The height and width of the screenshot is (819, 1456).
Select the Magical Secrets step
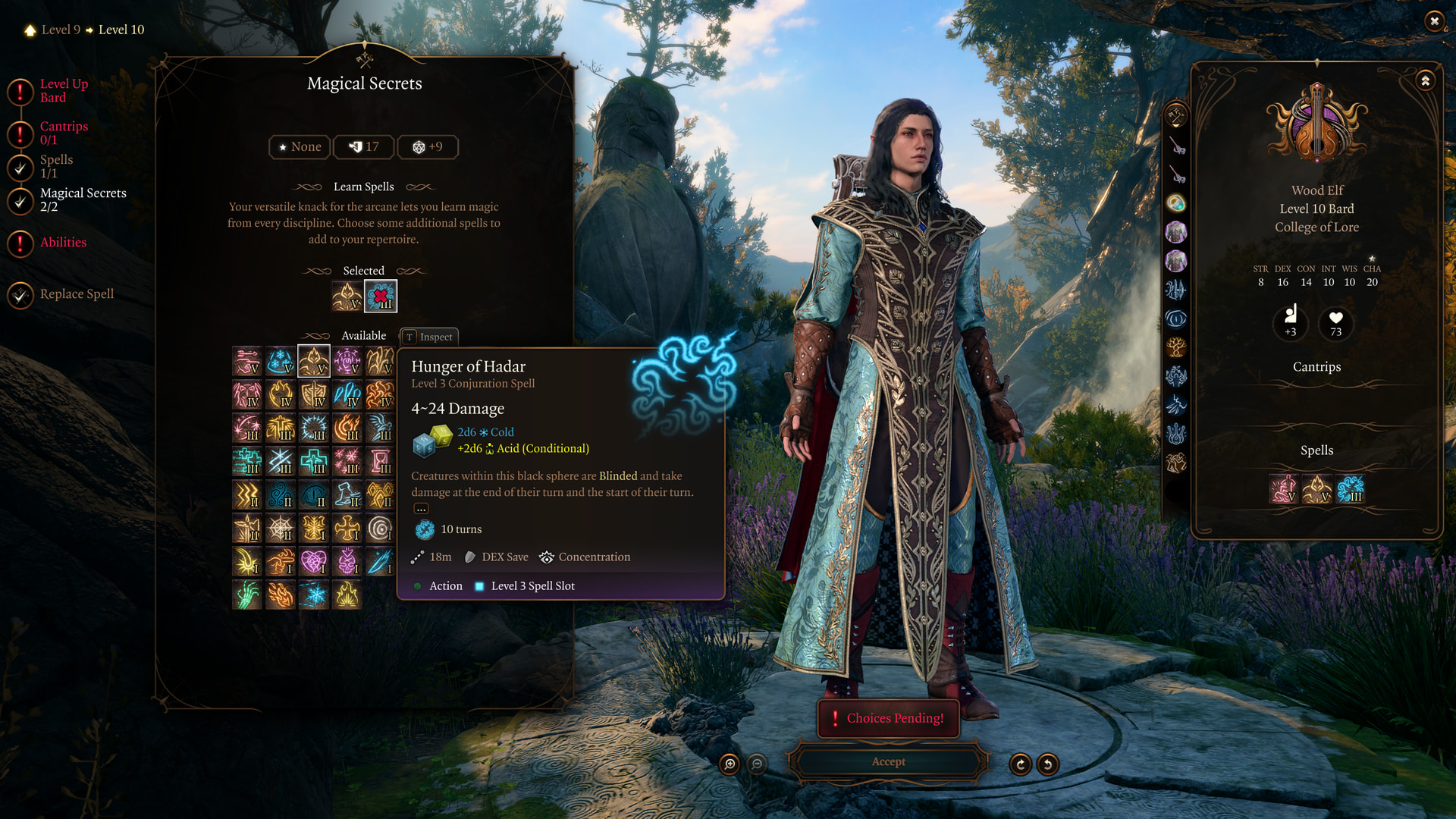[82, 199]
